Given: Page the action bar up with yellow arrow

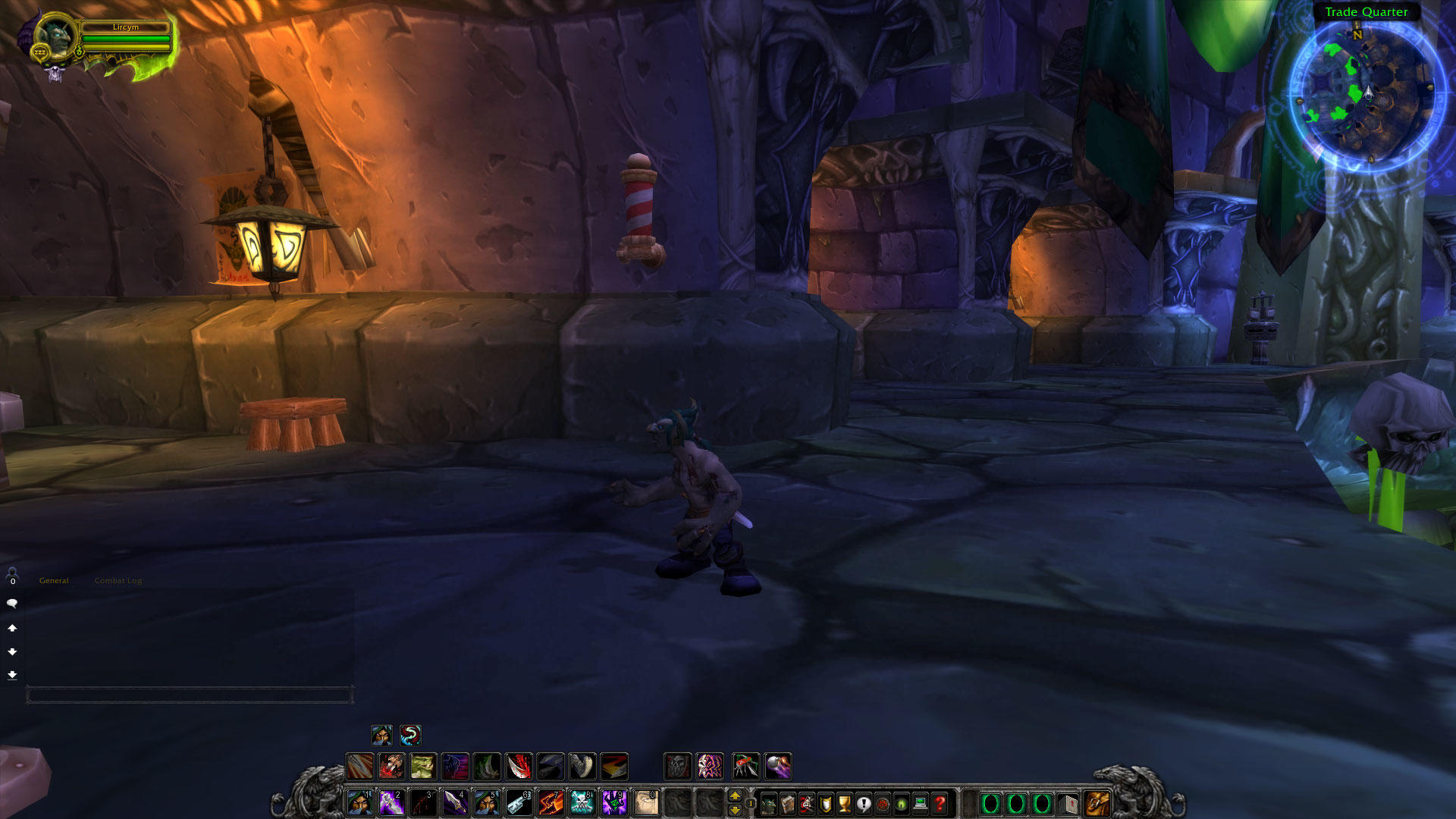Looking at the screenshot, I should click(735, 797).
